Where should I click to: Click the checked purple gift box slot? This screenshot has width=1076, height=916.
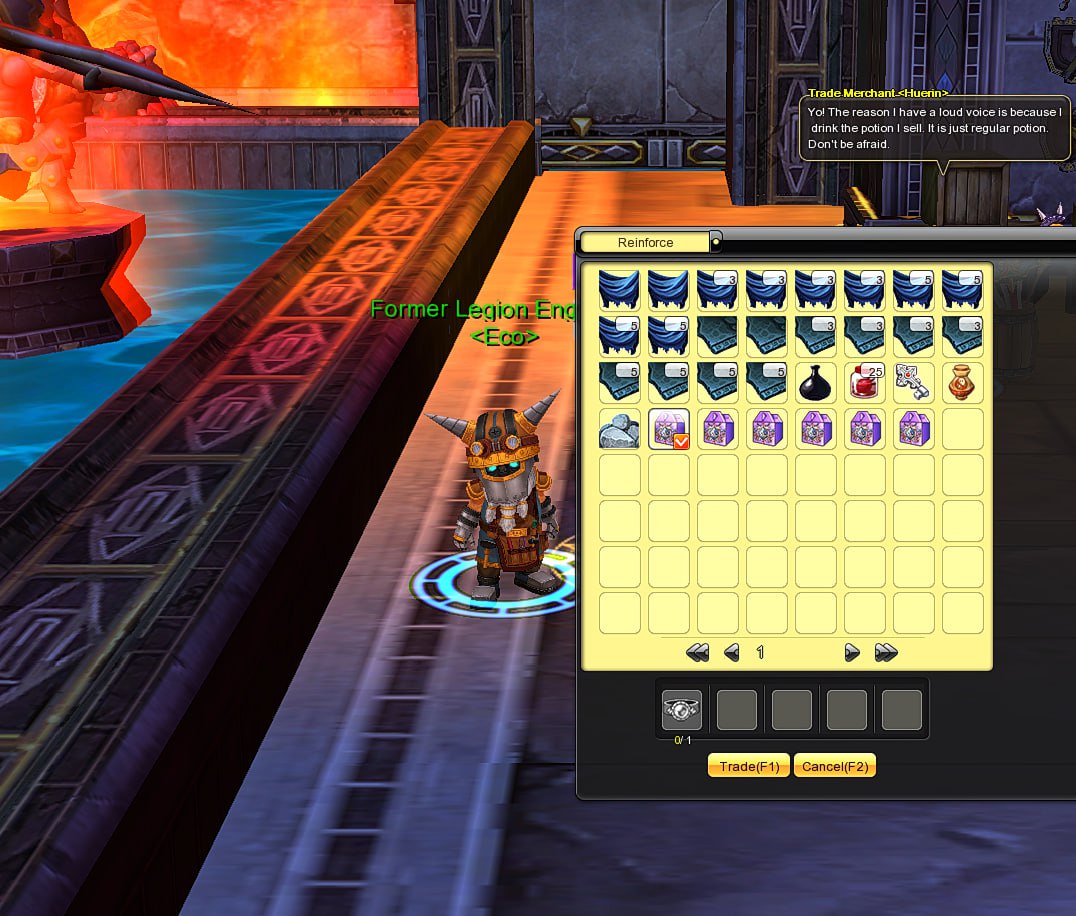coord(668,429)
